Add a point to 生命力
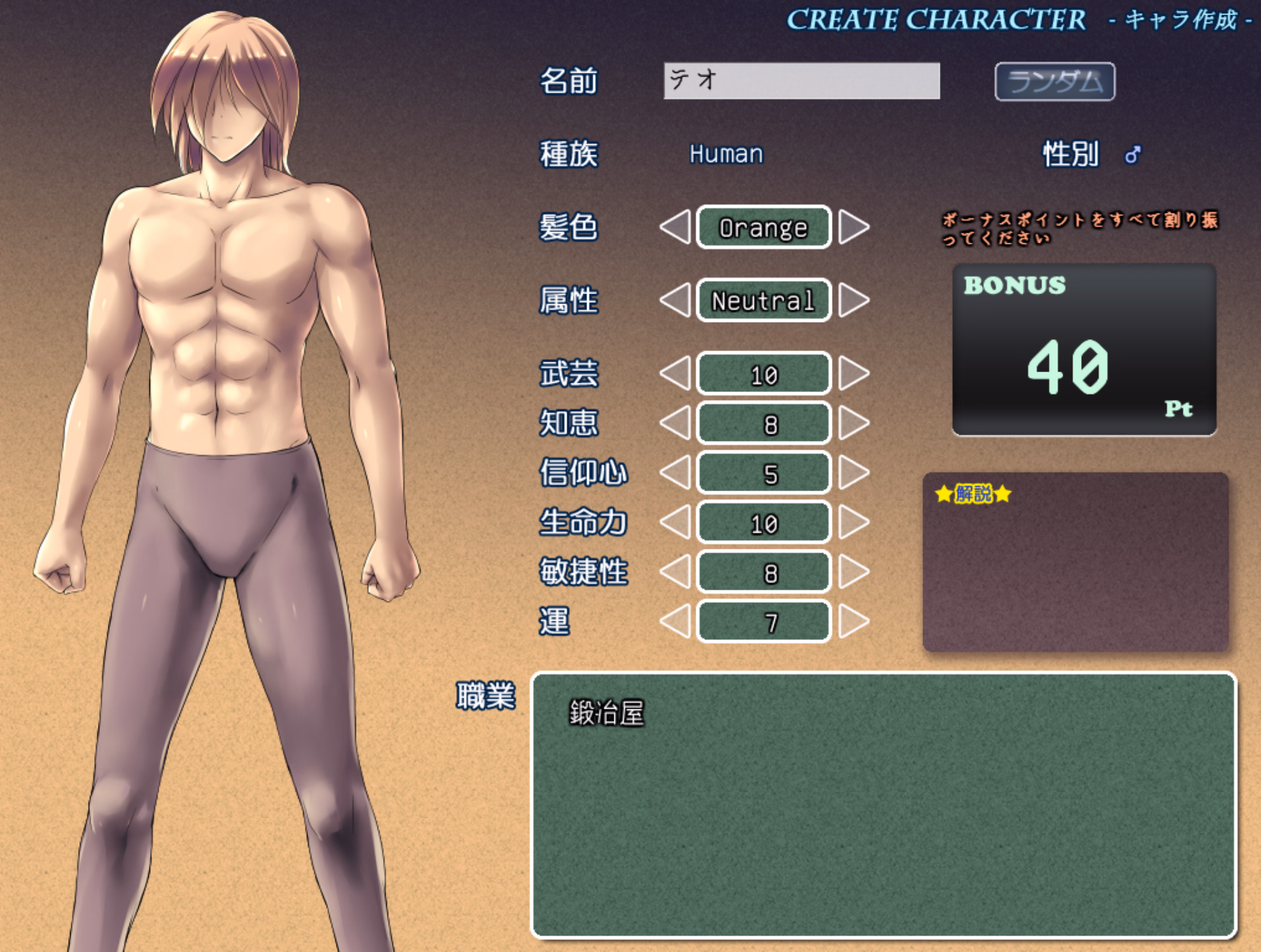Image resolution: width=1261 pixels, height=952 pixels. click(x=853, y=522)
